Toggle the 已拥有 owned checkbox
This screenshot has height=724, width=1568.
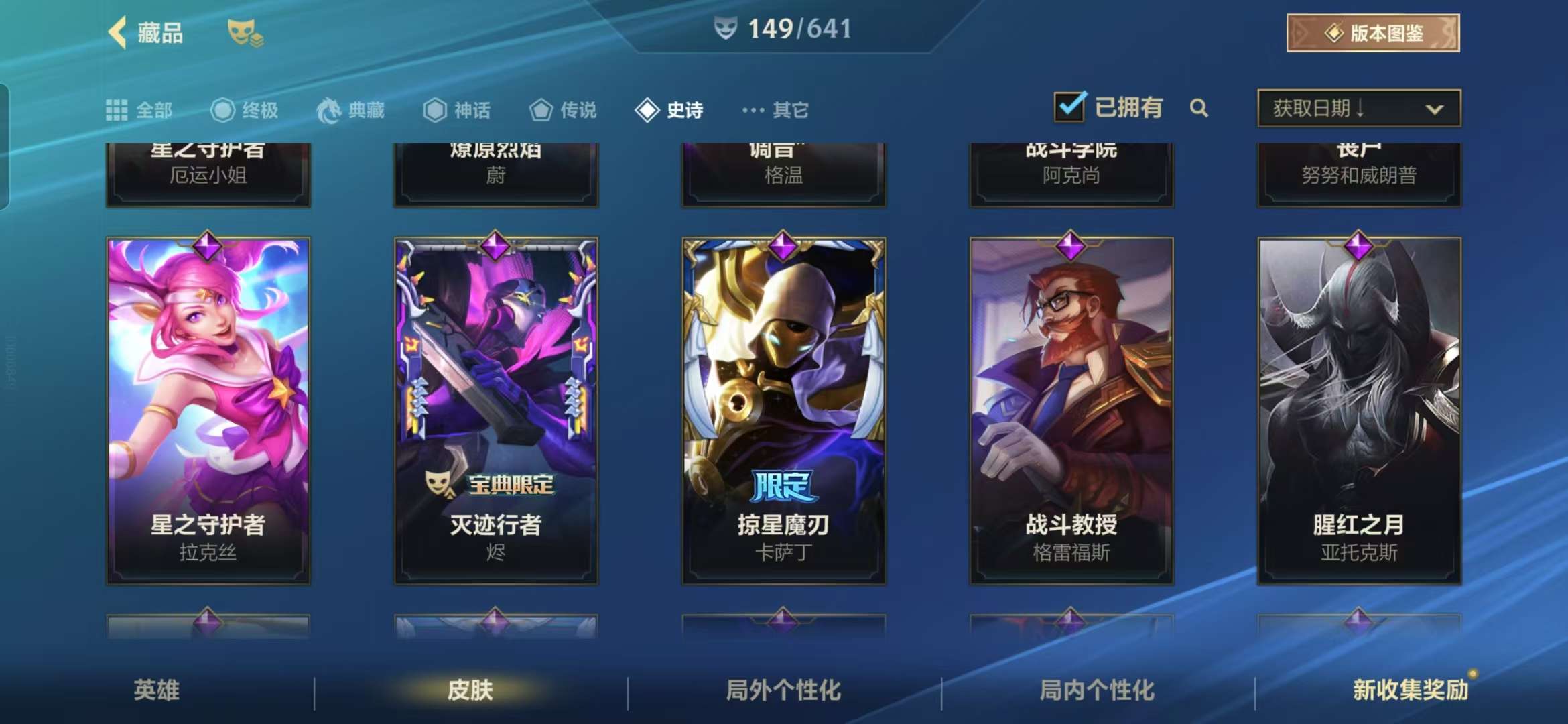click(1070, 107)
